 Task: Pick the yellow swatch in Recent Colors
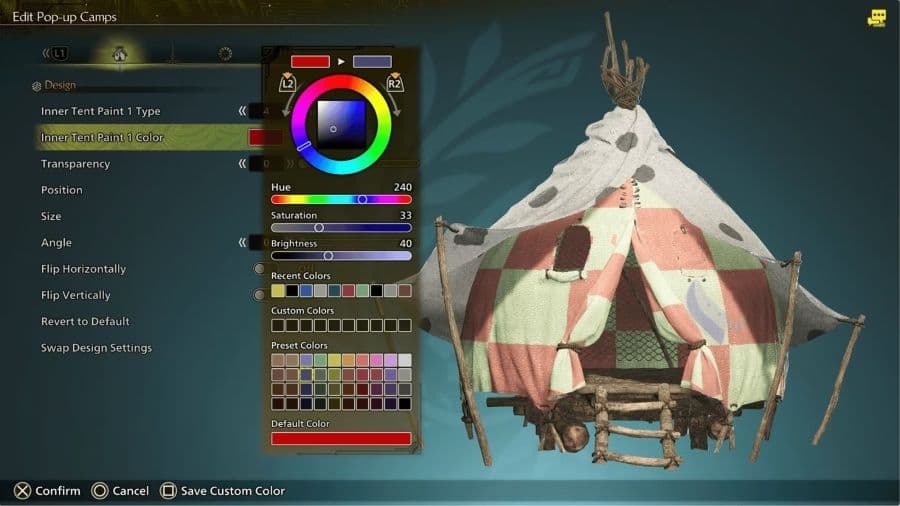click(278, 291)
